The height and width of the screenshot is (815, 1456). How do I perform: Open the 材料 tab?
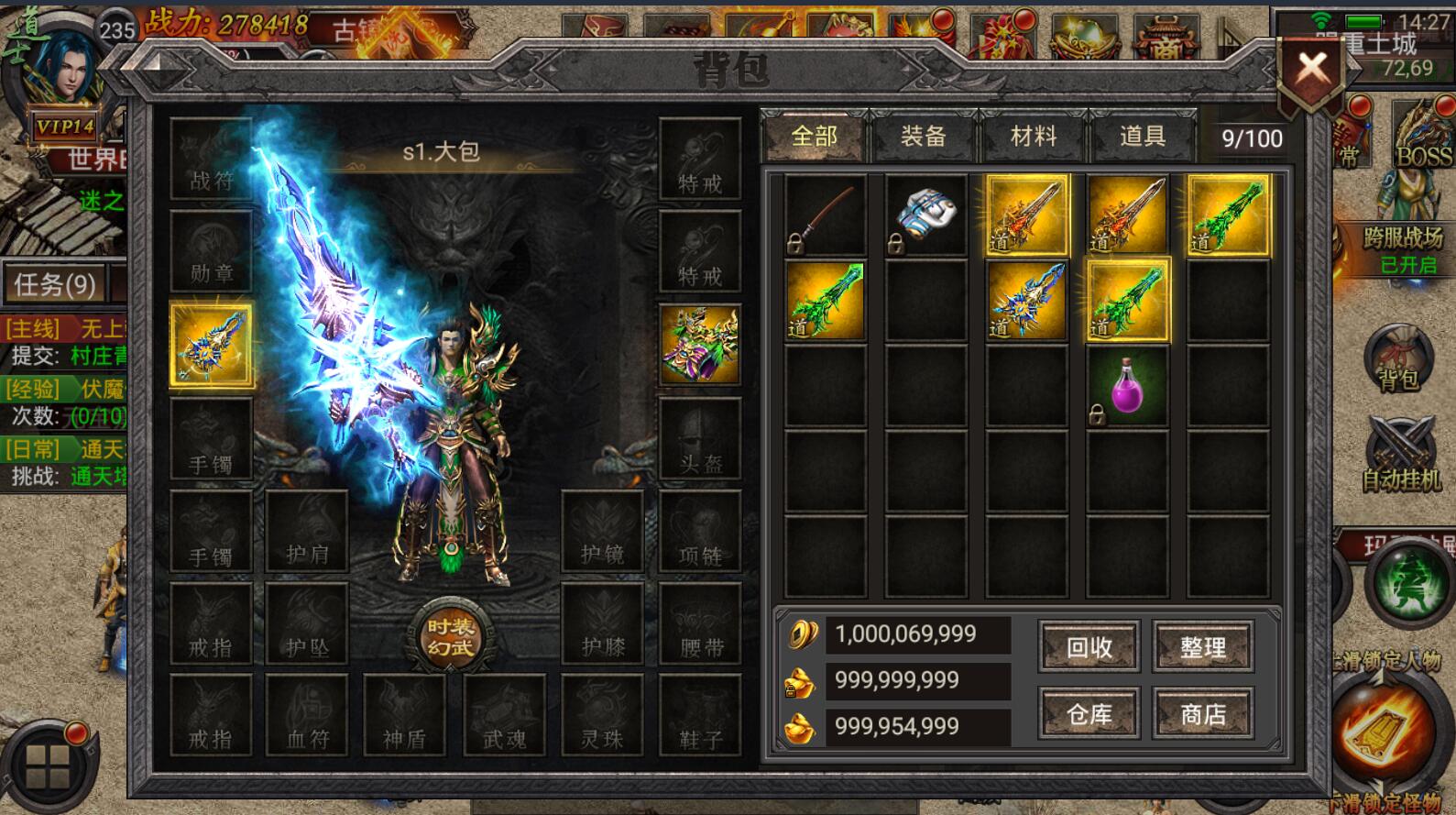[x=1034, y=138]
